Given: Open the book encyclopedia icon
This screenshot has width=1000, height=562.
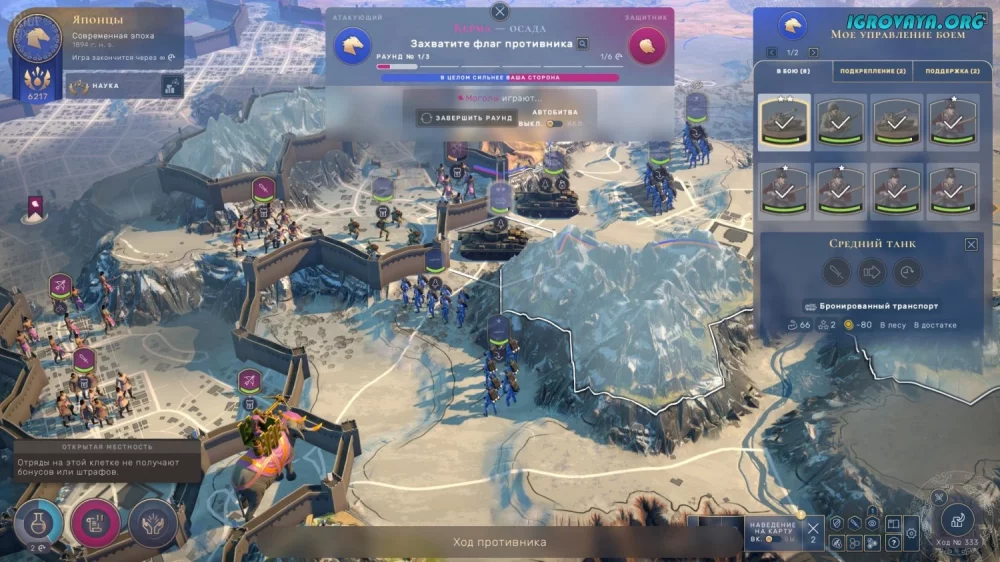Looking at the screenshot, I should [892, 523].
